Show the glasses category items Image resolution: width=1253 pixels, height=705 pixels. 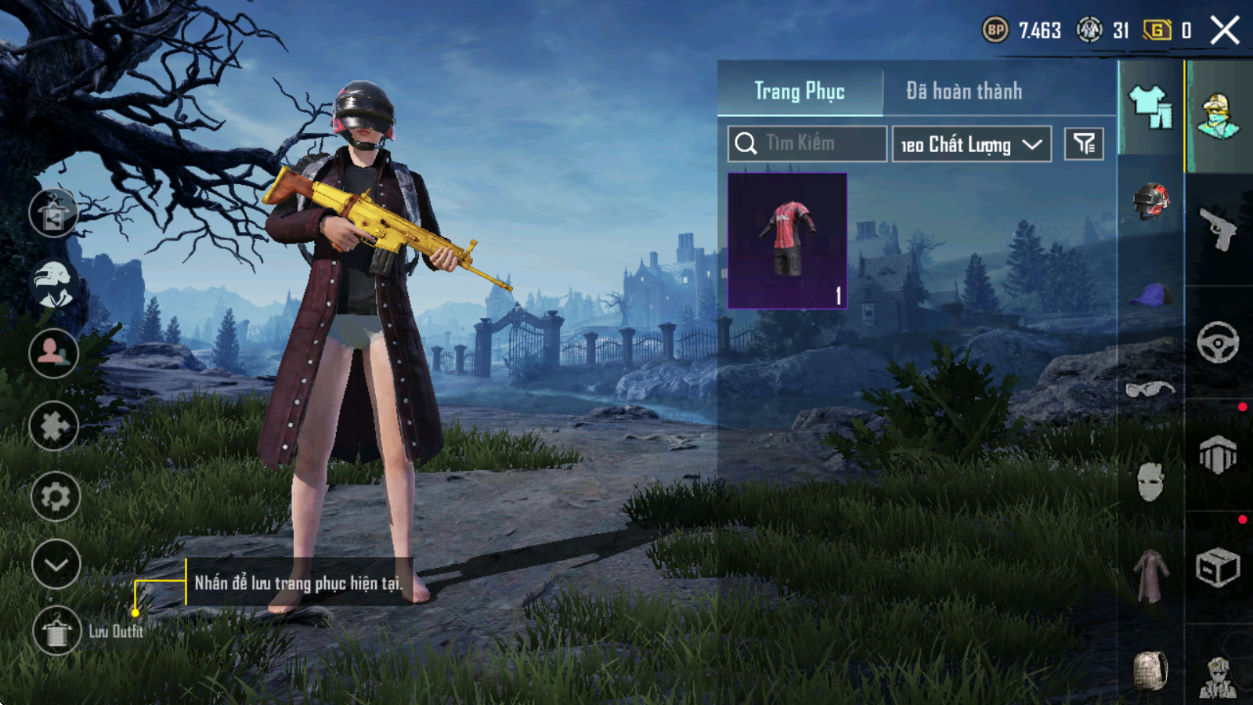point(1150,389)
